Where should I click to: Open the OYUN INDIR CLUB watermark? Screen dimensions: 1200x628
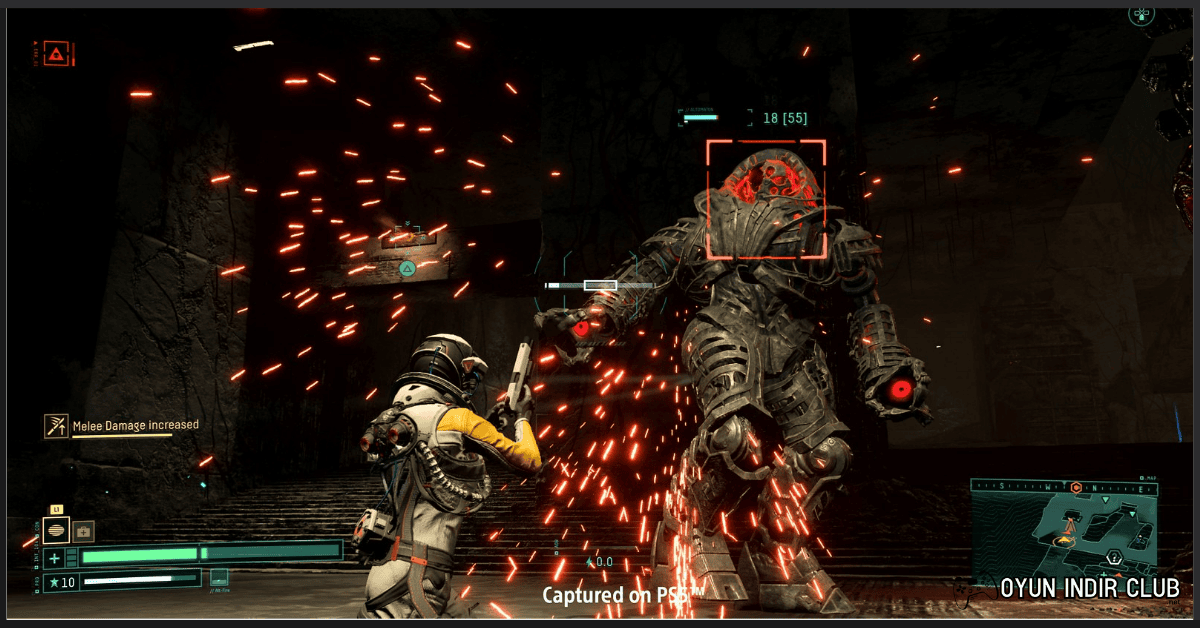click(x=1090, y=588)
